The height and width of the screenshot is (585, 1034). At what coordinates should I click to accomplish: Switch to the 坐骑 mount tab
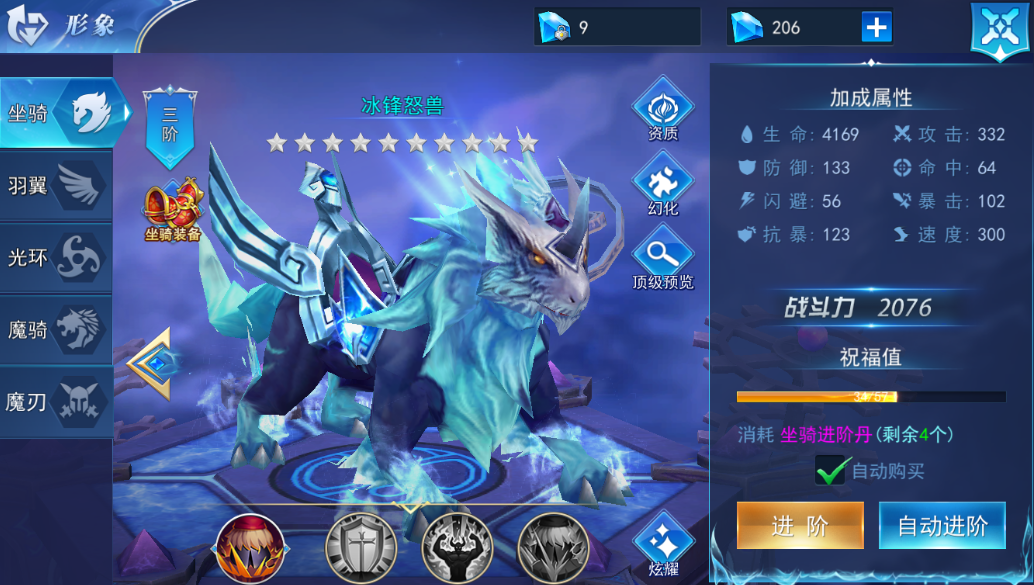coord(60,113)
